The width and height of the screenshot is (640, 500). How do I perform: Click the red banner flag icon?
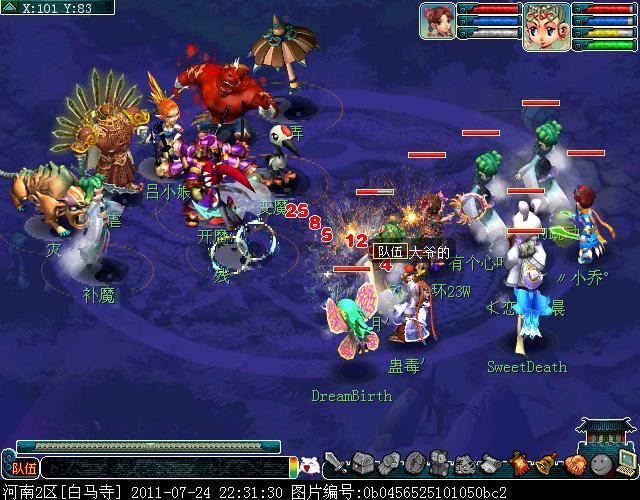[x=518, y=464]
